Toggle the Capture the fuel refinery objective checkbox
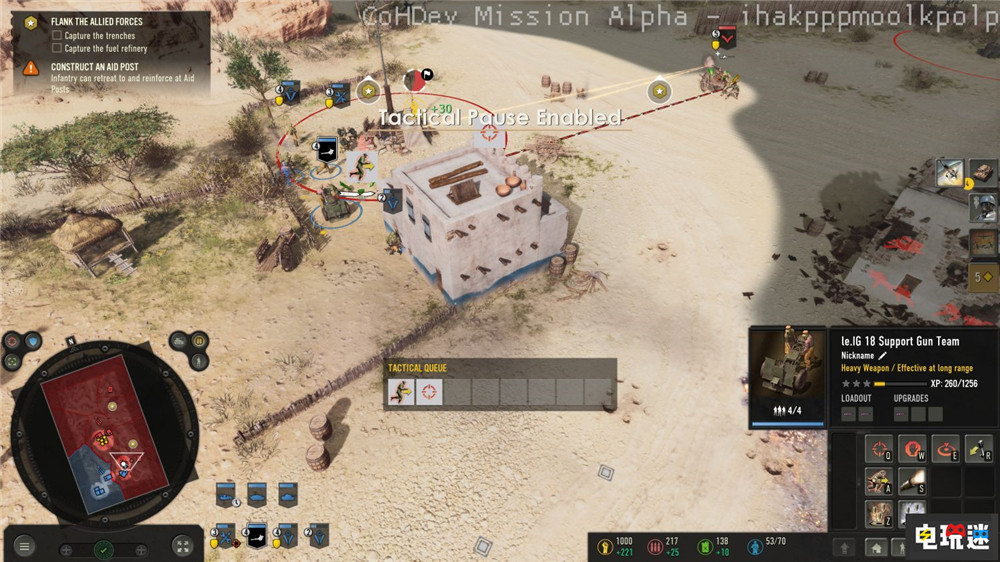Image resolution: width=1000 pixels, height=562 pixels. (57, 48)
